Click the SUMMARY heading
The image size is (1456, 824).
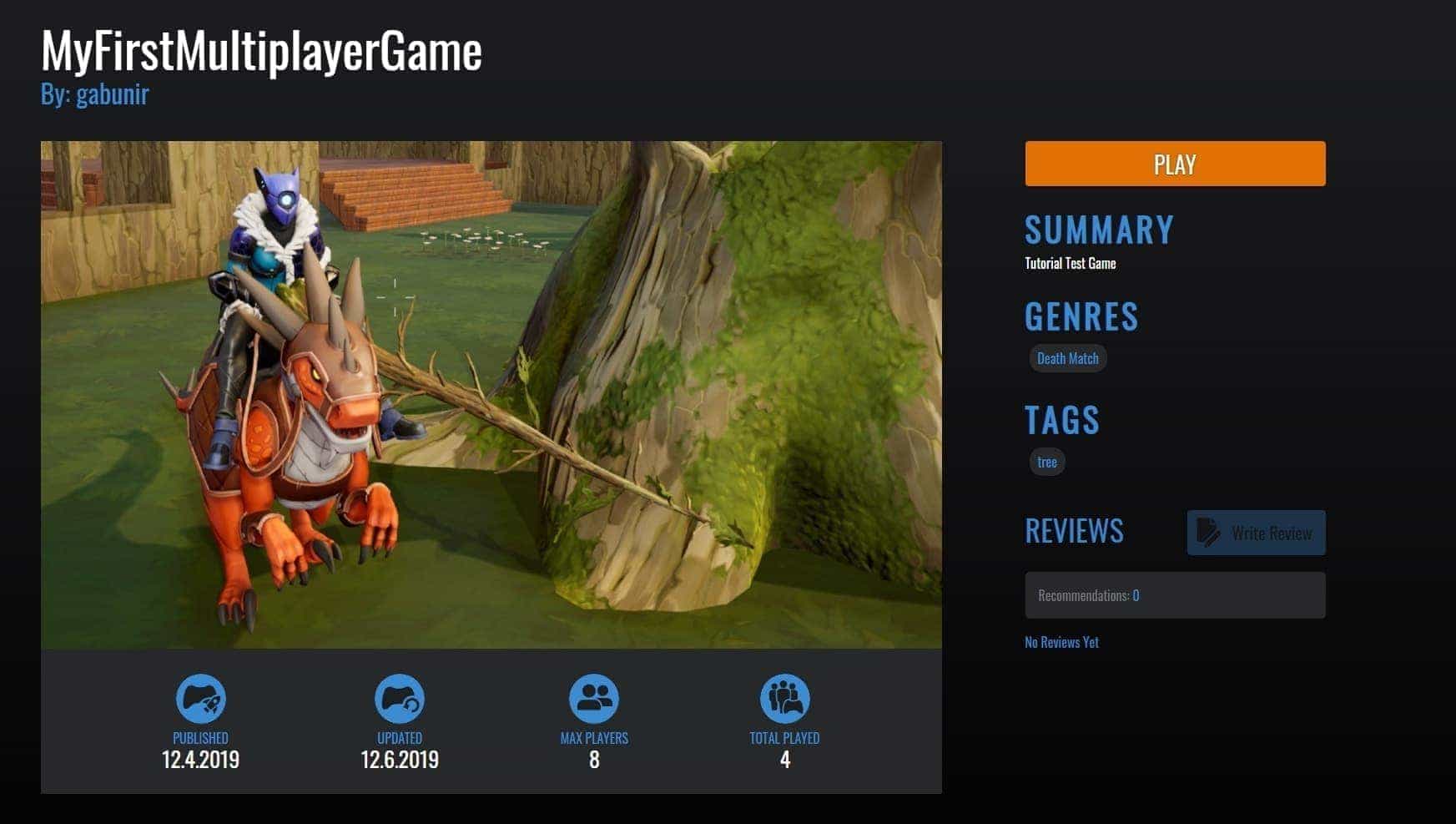(1098, 230)
